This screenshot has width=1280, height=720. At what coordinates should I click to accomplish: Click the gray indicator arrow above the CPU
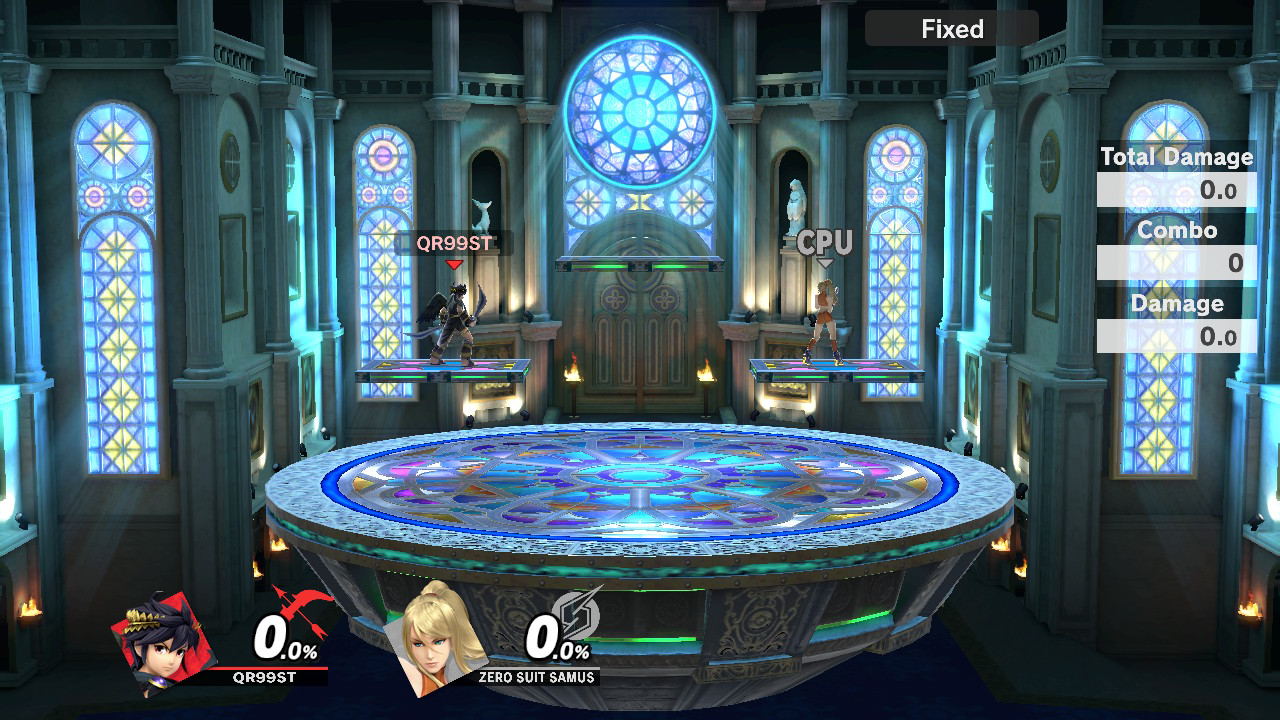click(x=826, y=262)
